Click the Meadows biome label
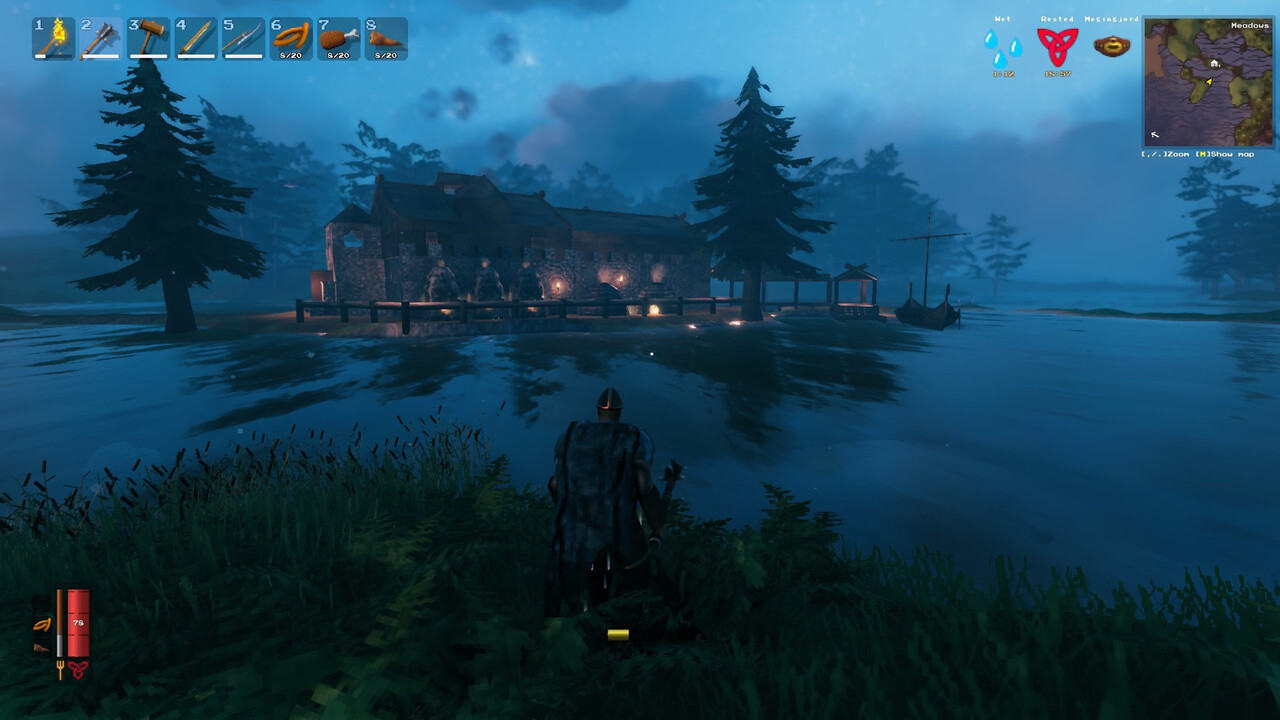The height and width of the screenshot is (720, 1280). (1250, 26)
